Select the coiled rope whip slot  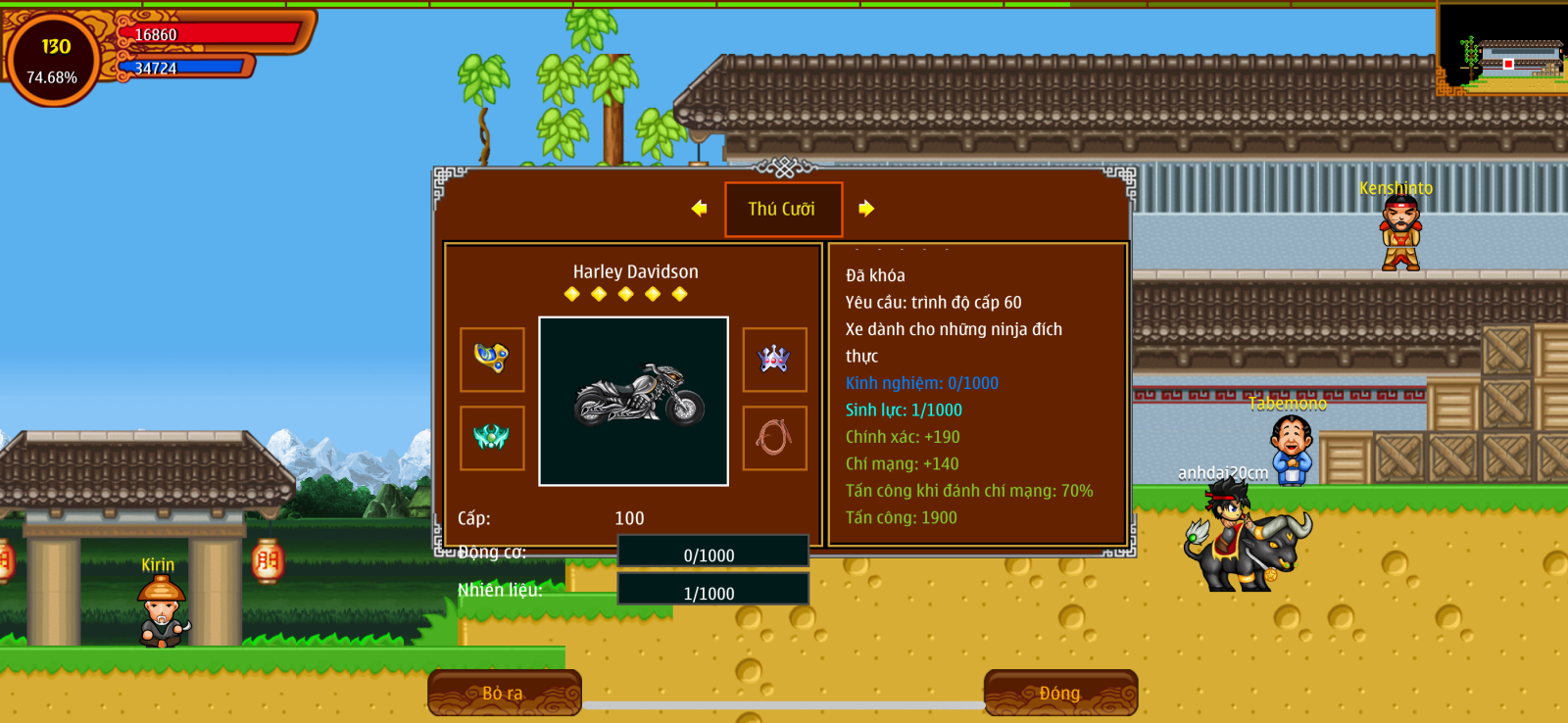pos(774,438)
